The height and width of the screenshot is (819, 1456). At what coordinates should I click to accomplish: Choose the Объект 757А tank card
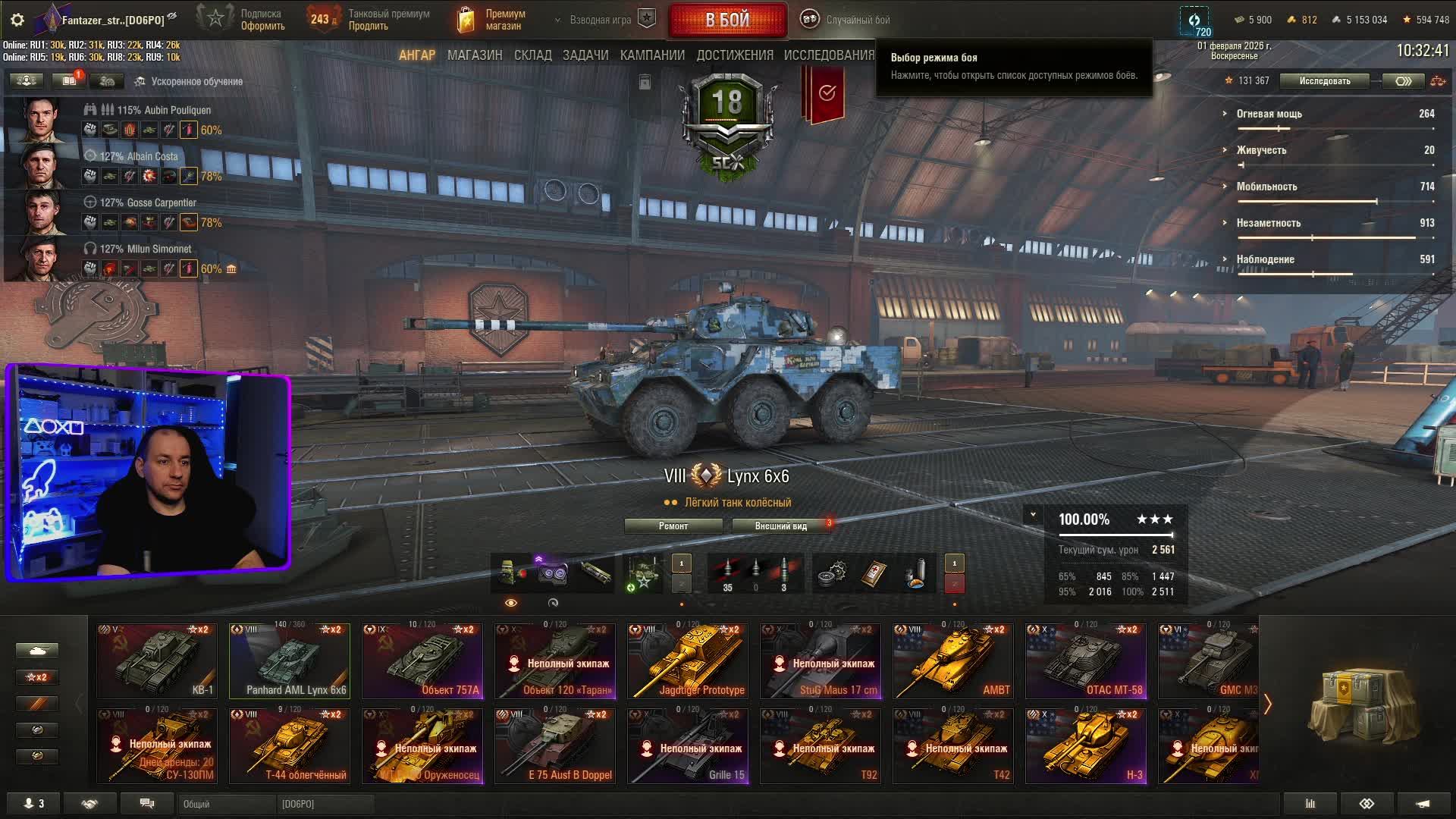(422, 661)
